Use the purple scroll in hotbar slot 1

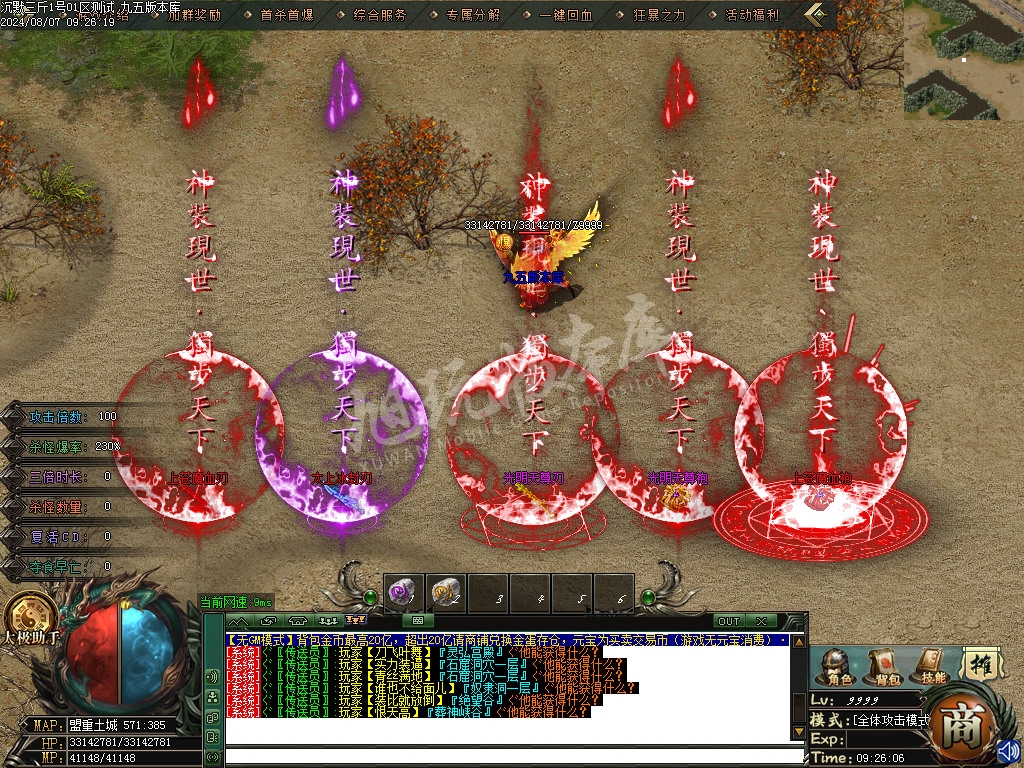click(x=403, y=593)
